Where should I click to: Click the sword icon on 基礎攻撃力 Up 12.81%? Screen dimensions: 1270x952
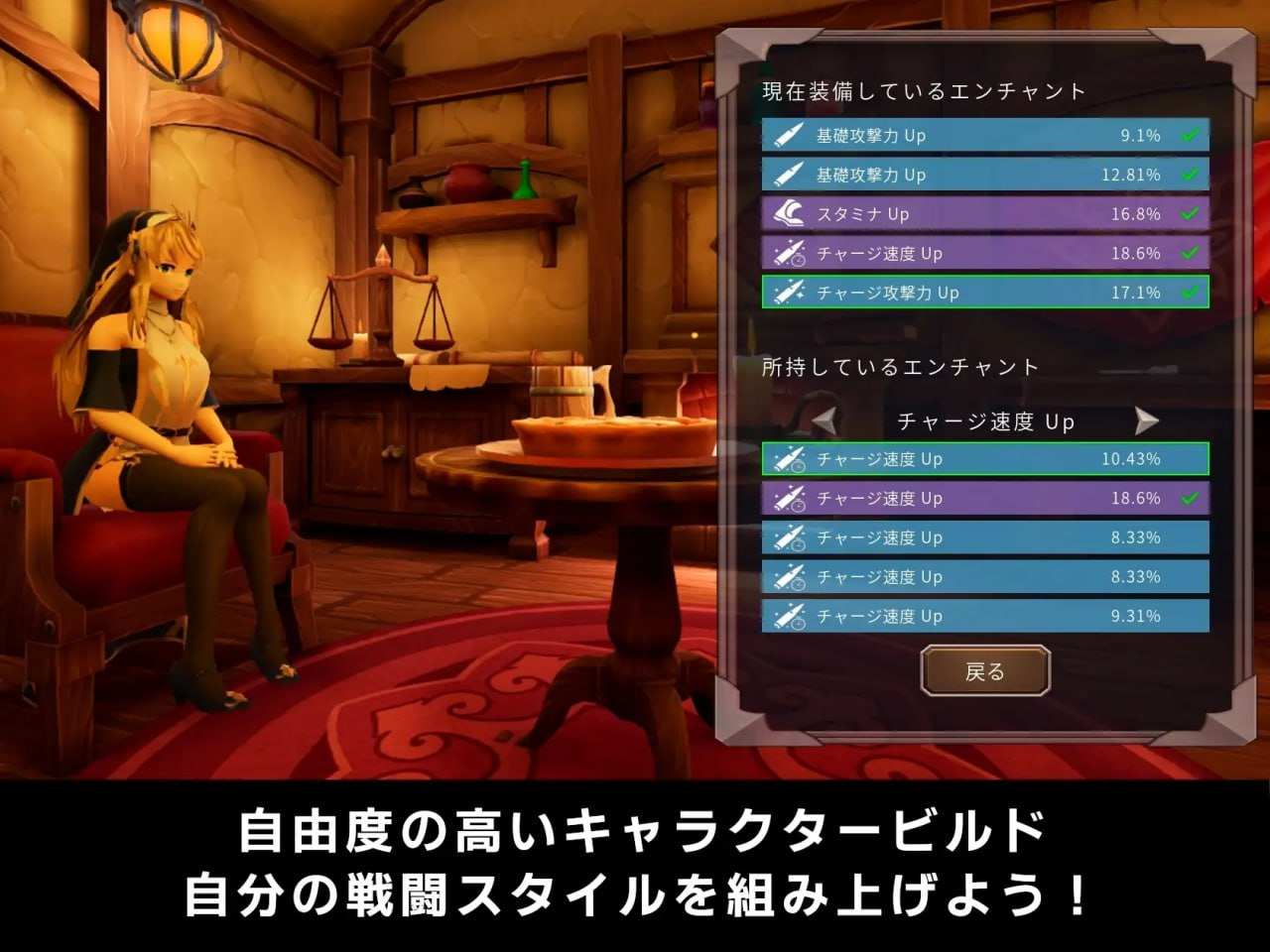pos(791,176)
